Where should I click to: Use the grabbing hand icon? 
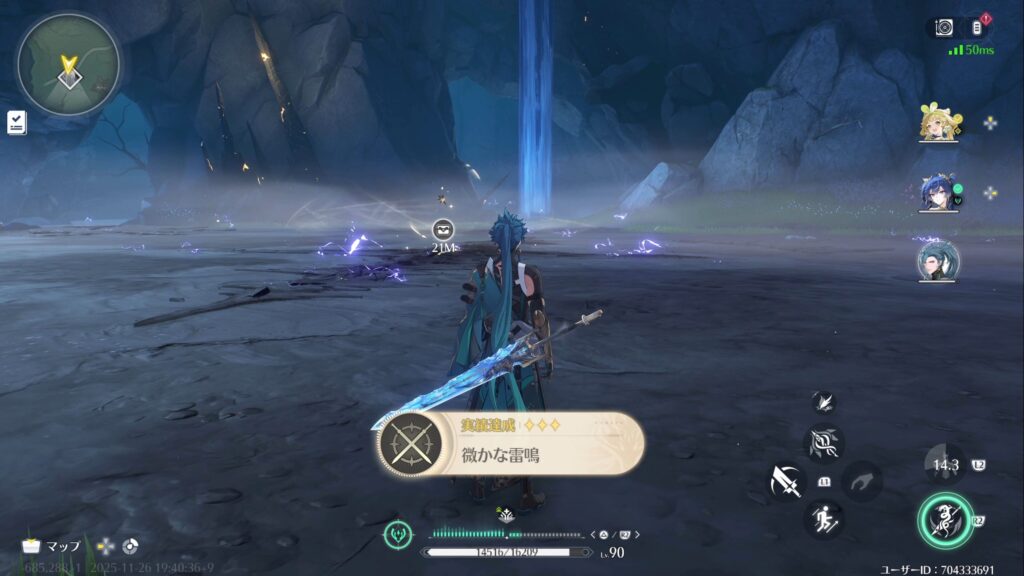862,482
